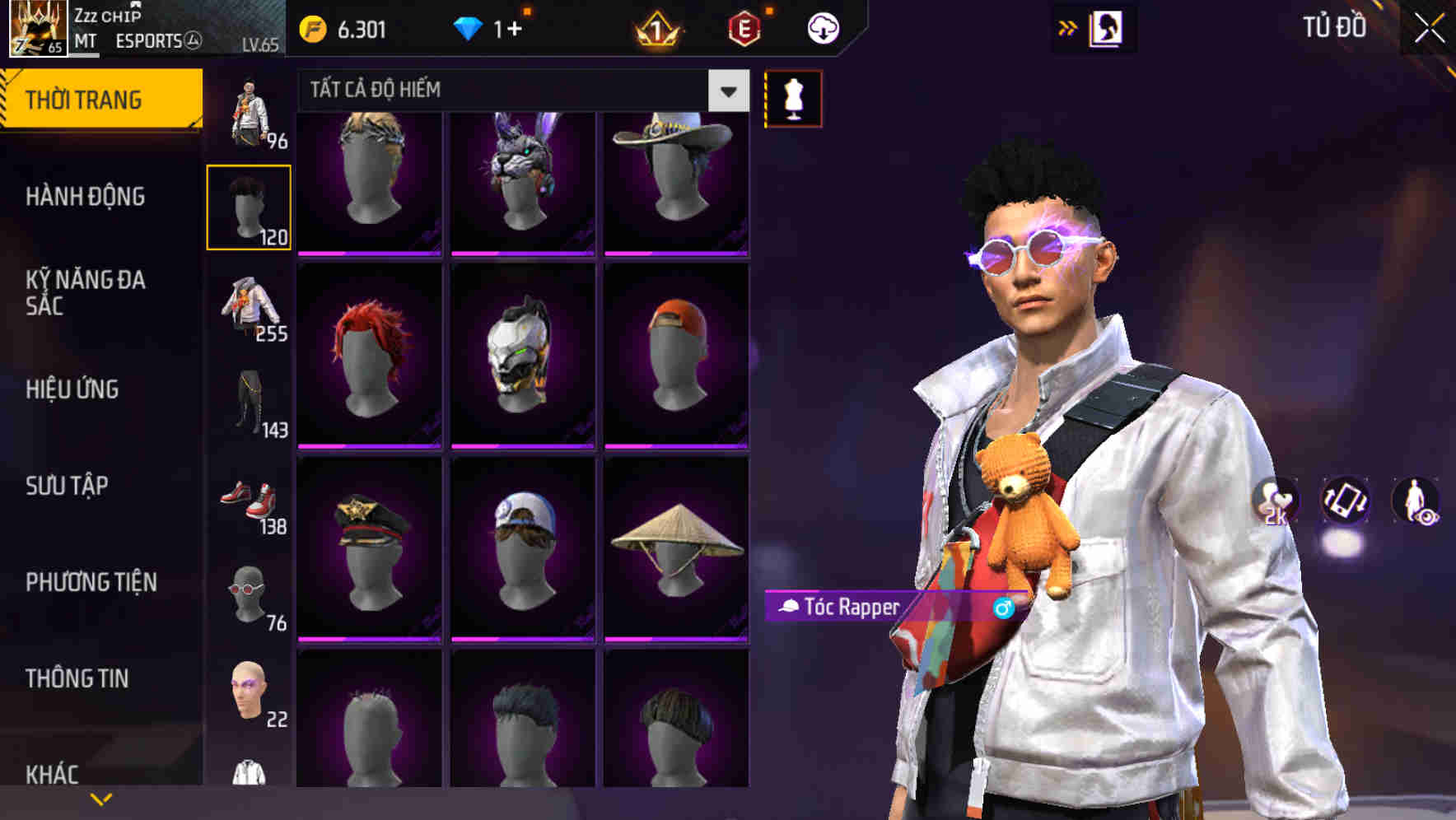Viewport: 1456px width, 820px height.
Task: Open the HIỆU ỨNG menu section
Action: pos(72,389)
